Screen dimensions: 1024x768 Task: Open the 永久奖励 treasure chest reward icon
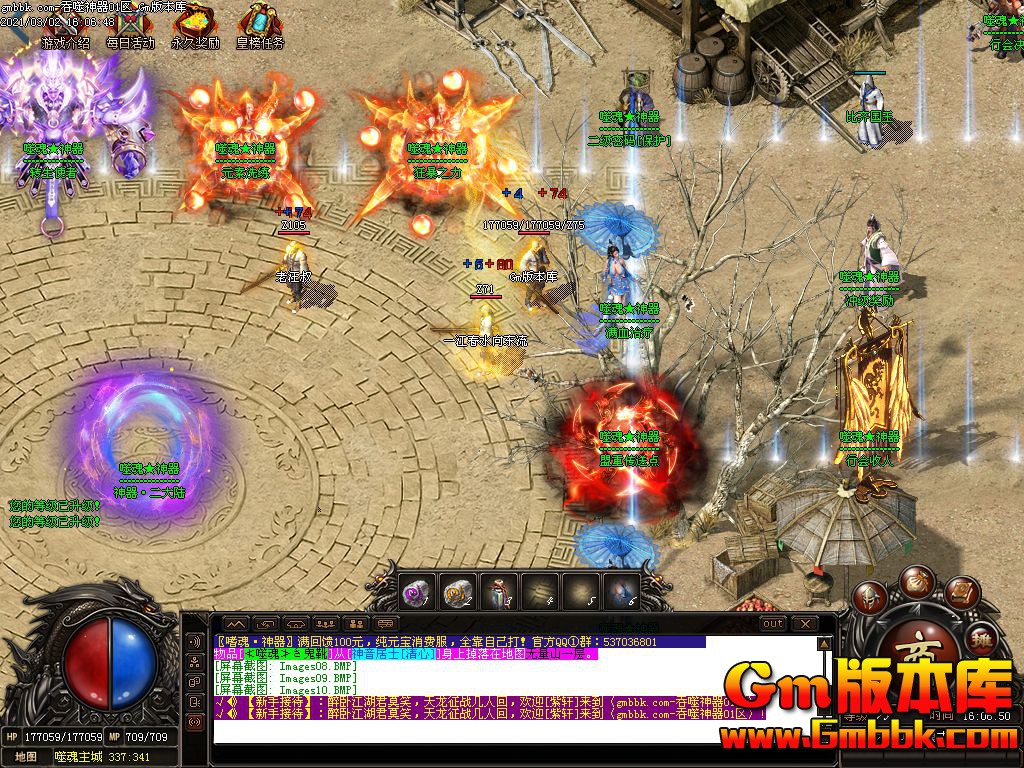point(195,25)
